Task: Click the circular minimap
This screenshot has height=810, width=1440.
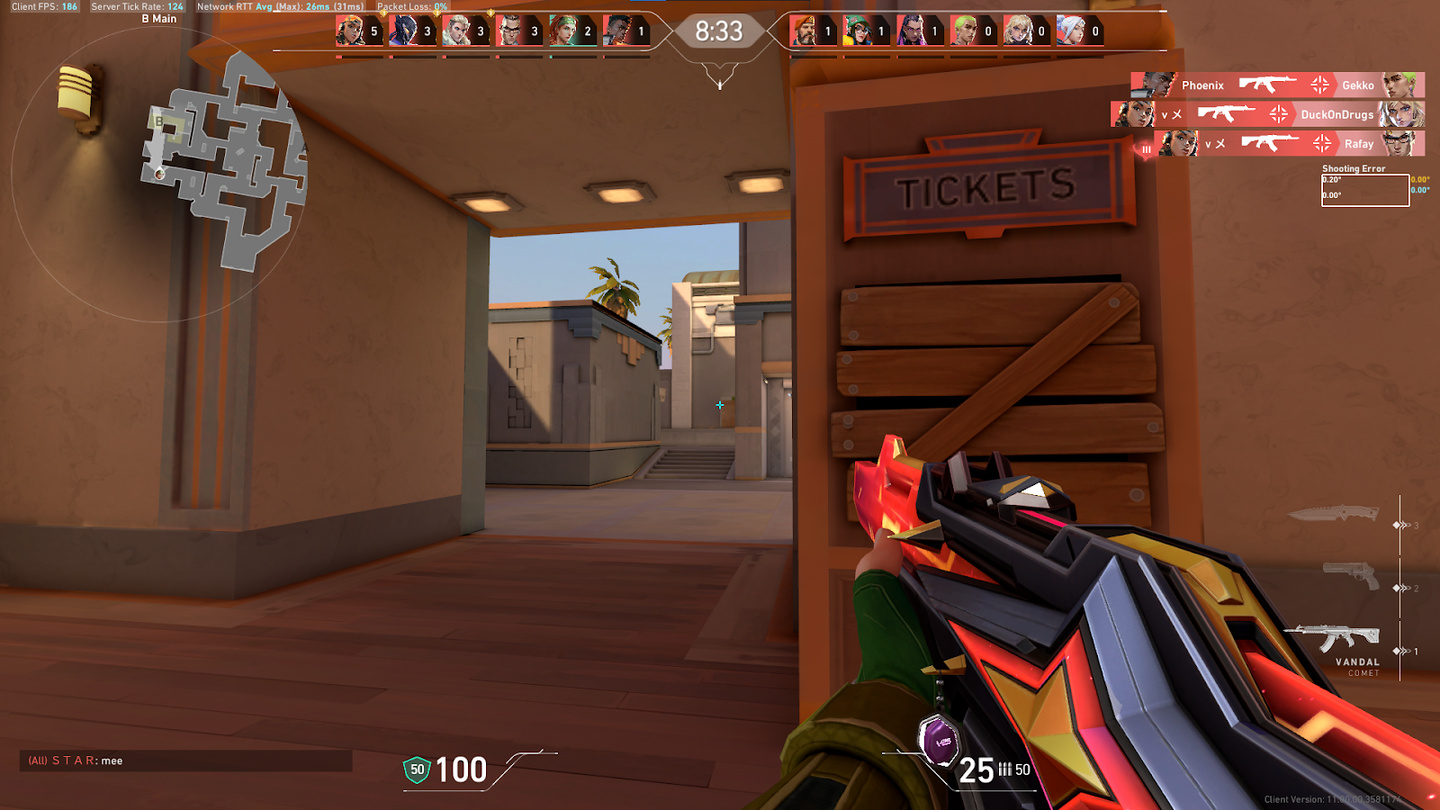Action: (160, 175)
